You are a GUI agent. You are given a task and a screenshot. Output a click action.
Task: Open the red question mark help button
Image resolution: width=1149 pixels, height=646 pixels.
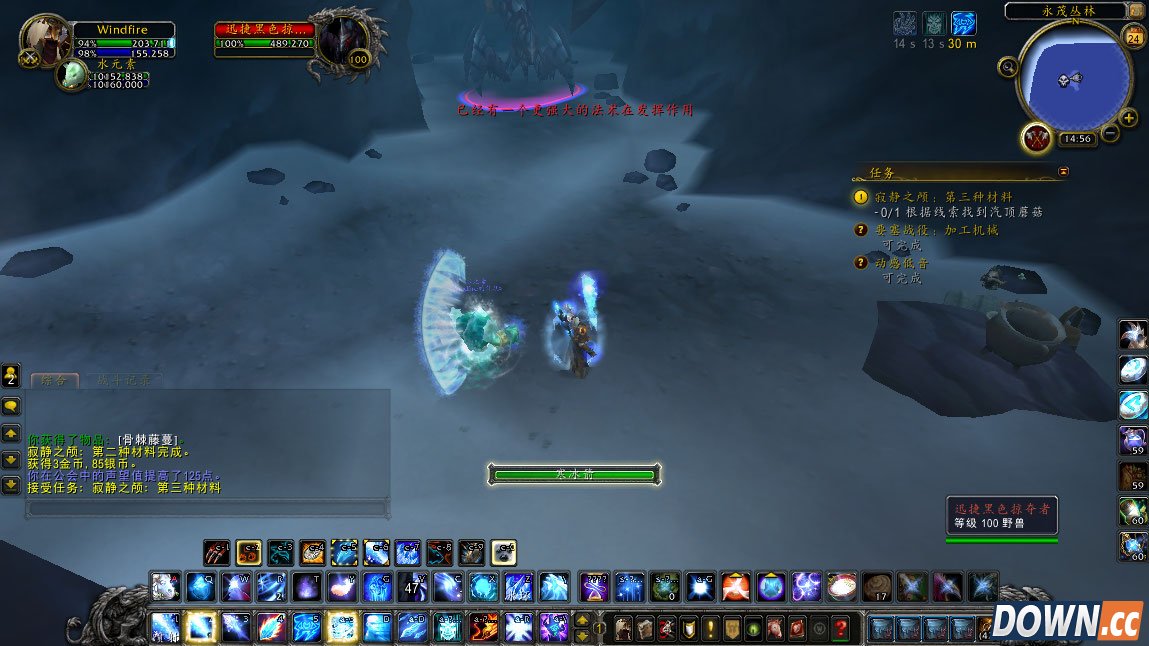842,628
